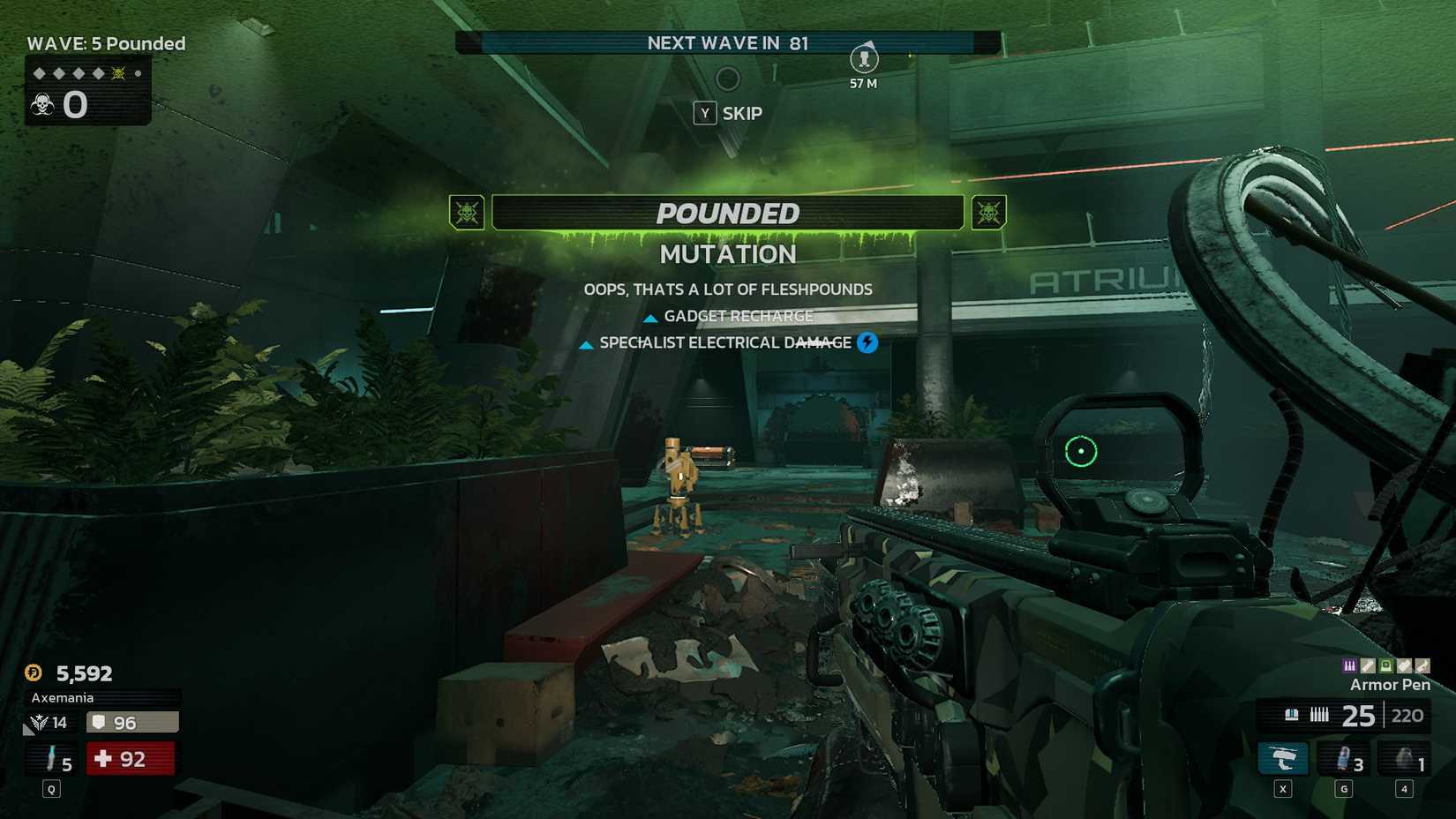Click the electrical damage lightning bolt icon
The image size is (1456, 819).
click(x=867, y=343)
